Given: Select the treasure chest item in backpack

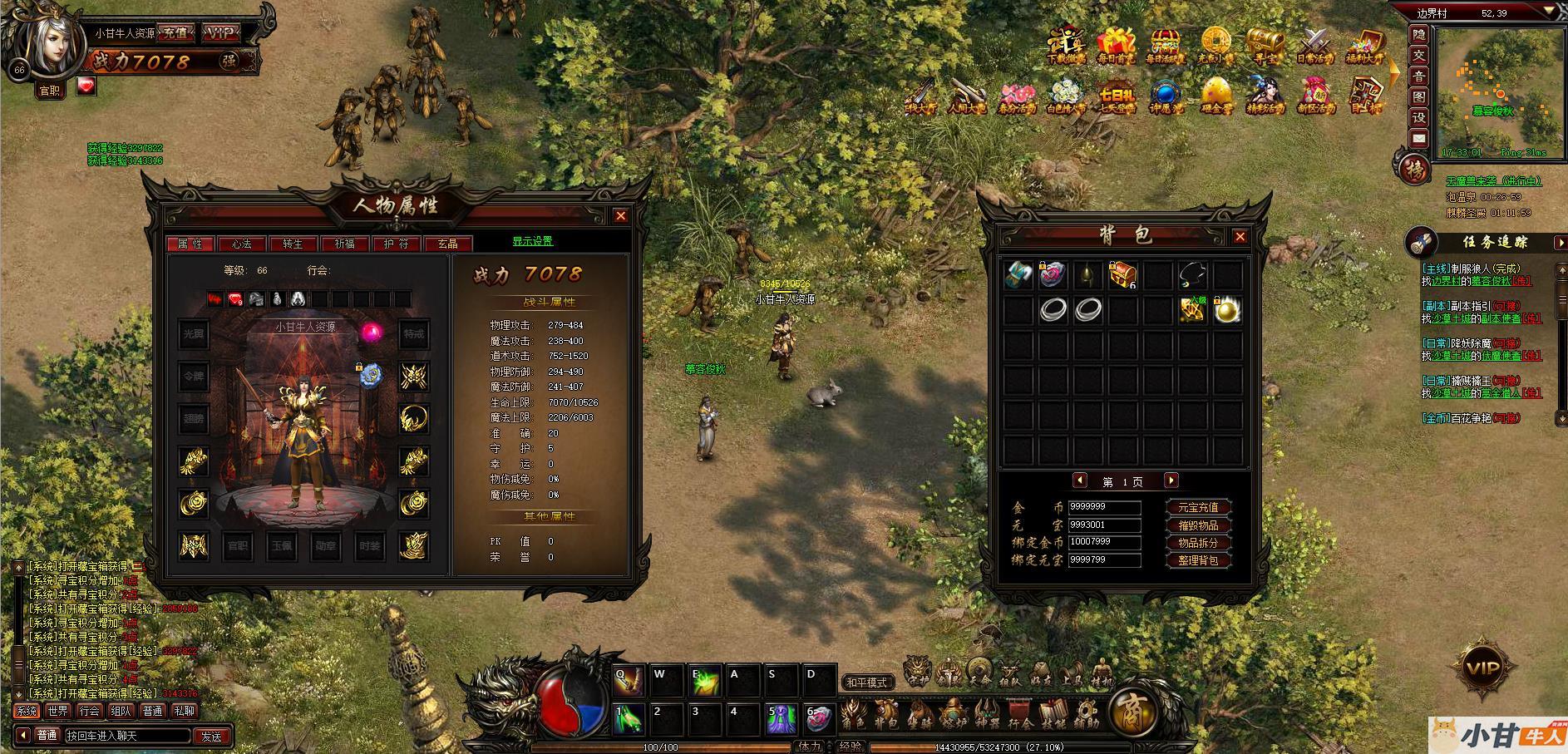Looking at the screenshot, I should 1122,274.
